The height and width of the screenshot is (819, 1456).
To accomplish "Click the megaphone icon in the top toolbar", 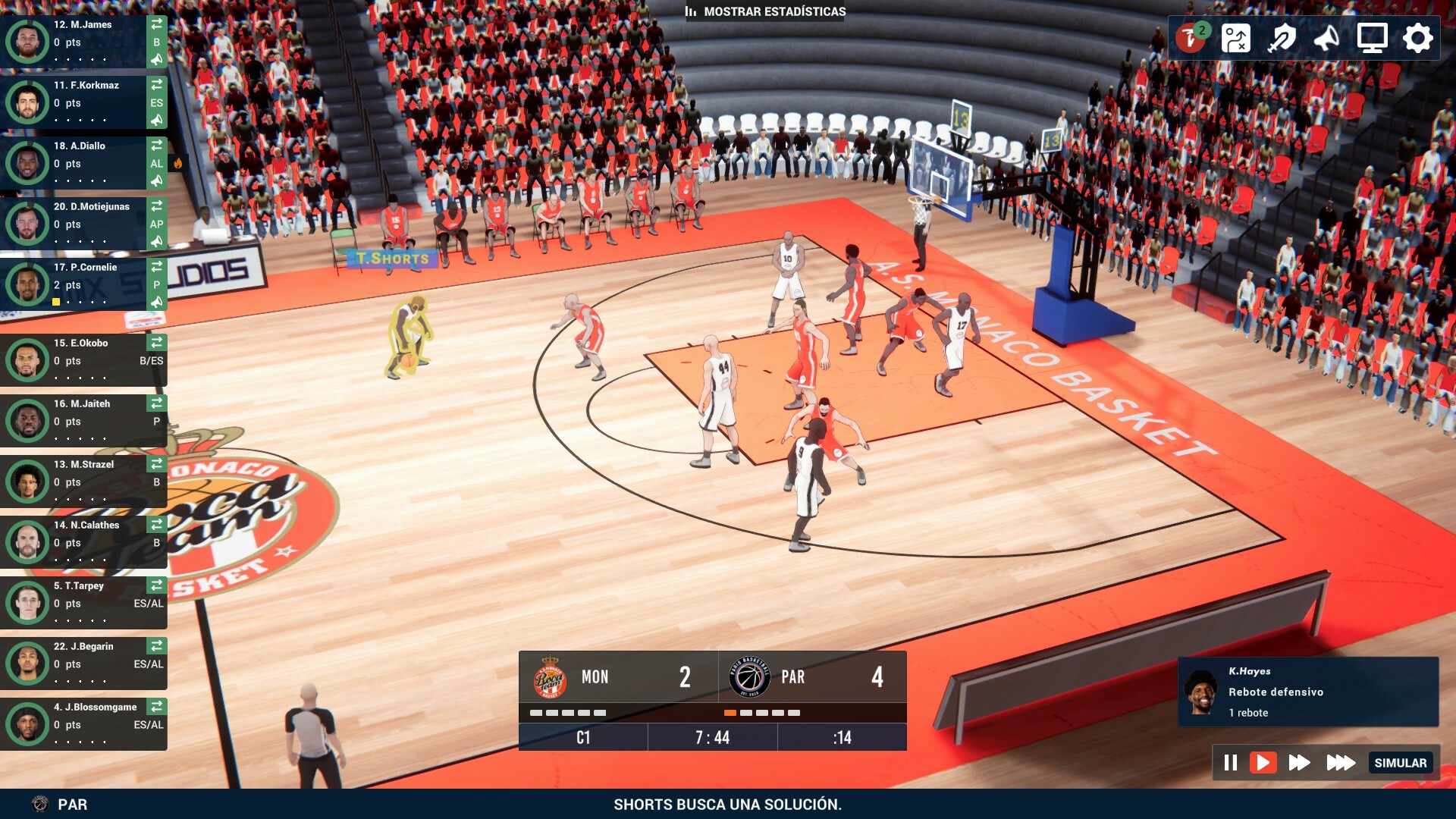I will [1326, 38].
